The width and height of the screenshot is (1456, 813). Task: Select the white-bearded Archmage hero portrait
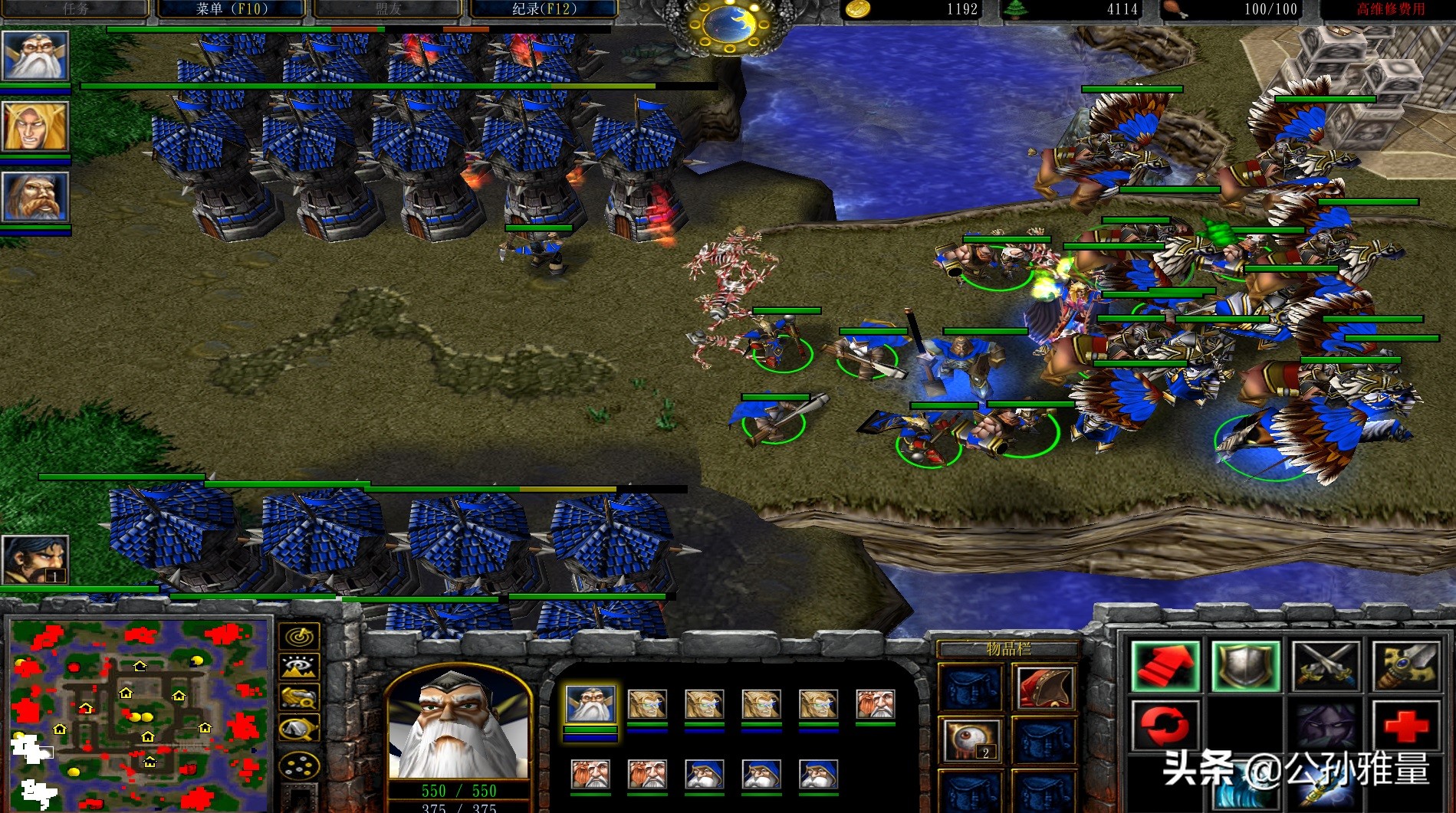point(35,55)
